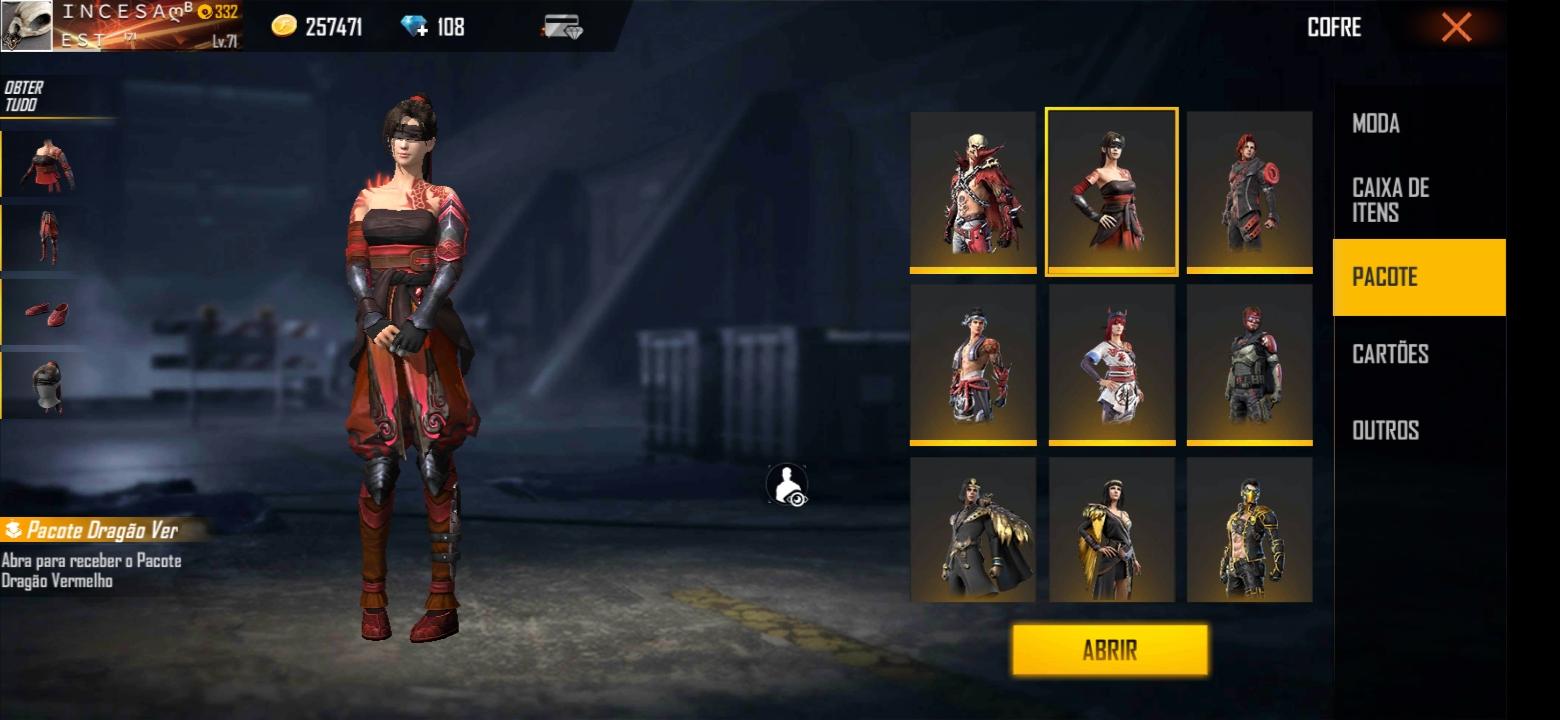This screenshot has width=1560, height=720.
Task: Pick the shirtless tattooed fighter bundle
Action: (973, 363)
